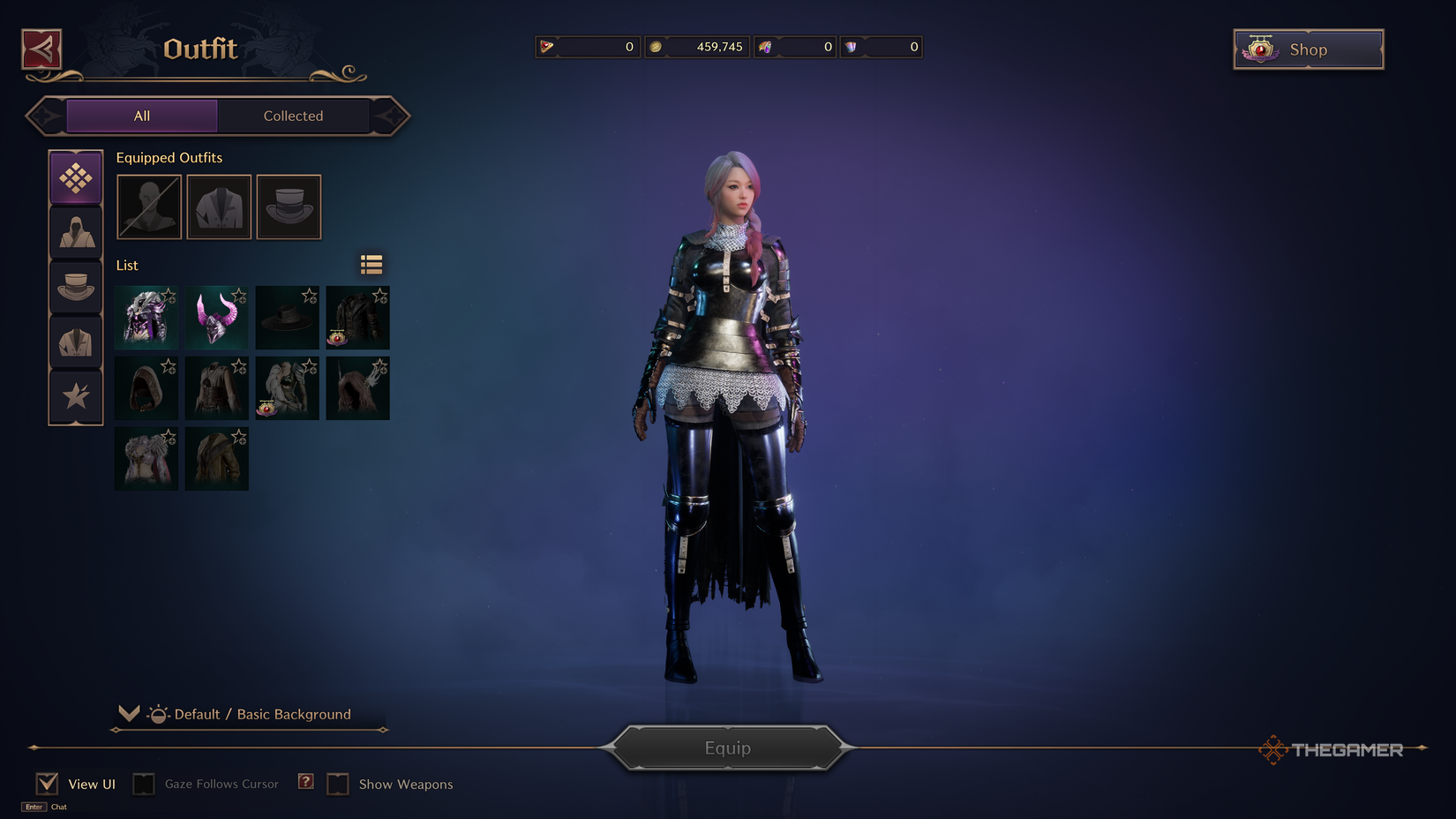This screenshot has height=819, width=1456.
Task: Disable the View UI checkbox
Action: point(46,782)
